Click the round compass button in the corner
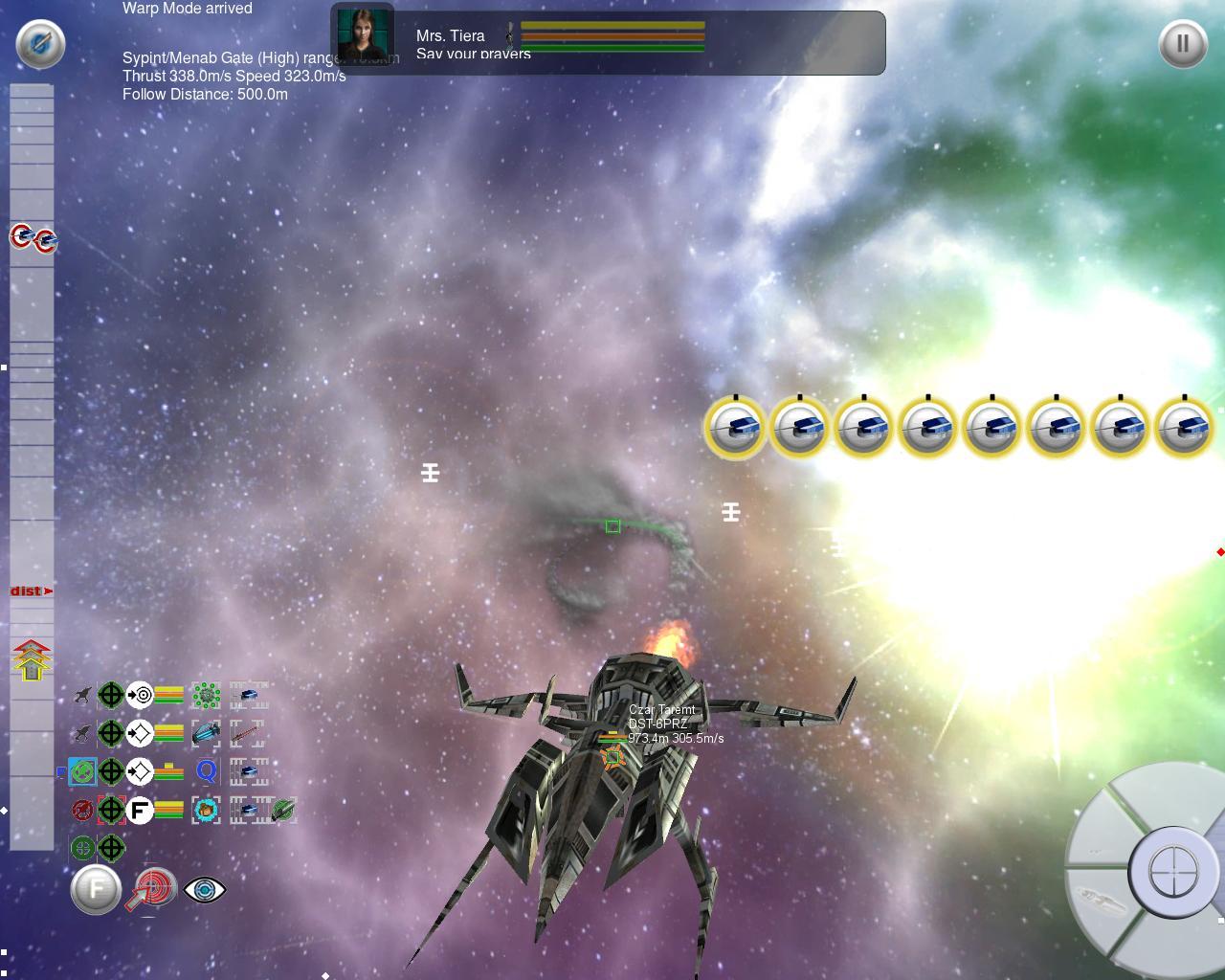 40,43
